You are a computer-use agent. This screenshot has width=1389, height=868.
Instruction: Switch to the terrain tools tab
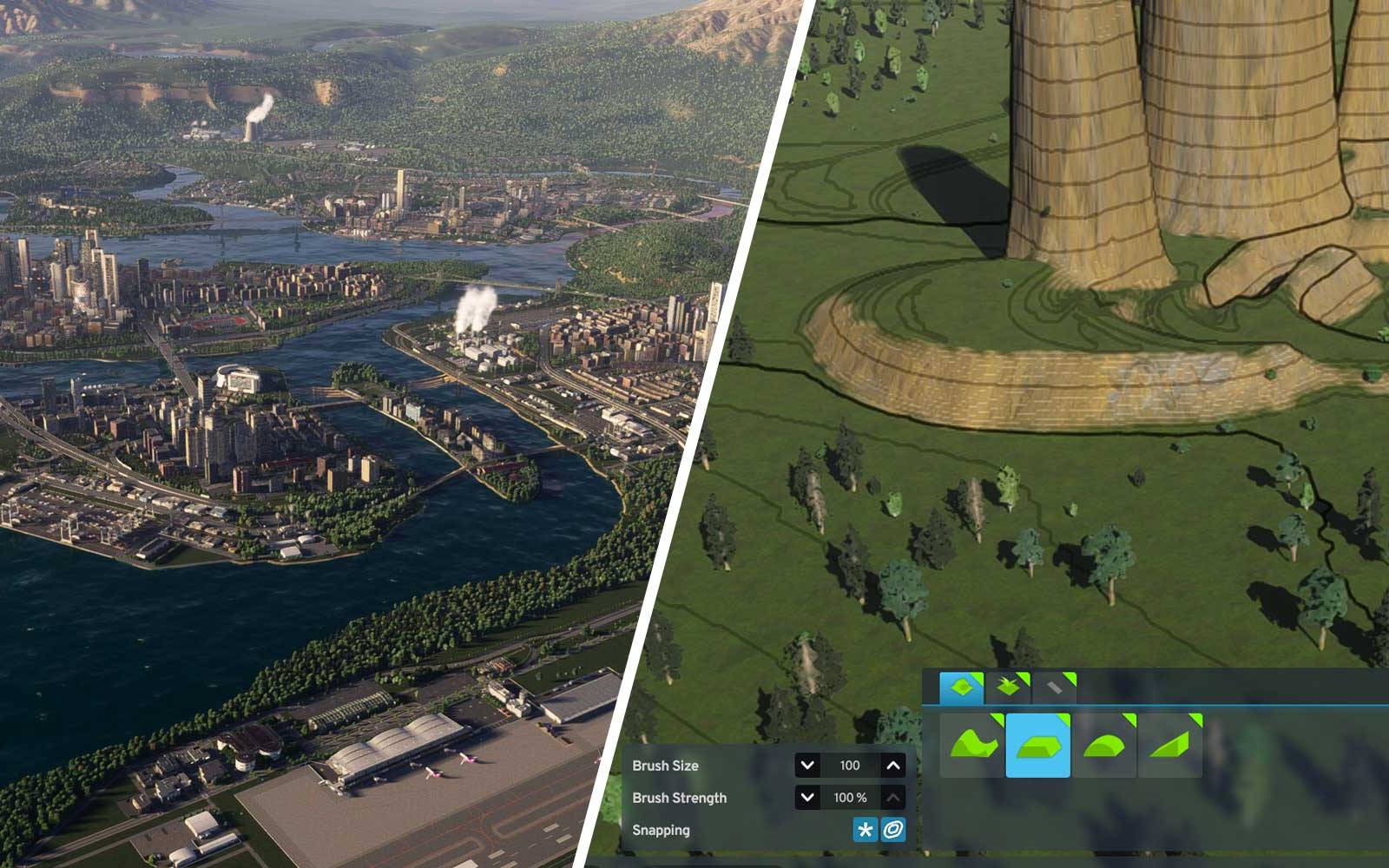pyautogui.click(x=962, y=688)
